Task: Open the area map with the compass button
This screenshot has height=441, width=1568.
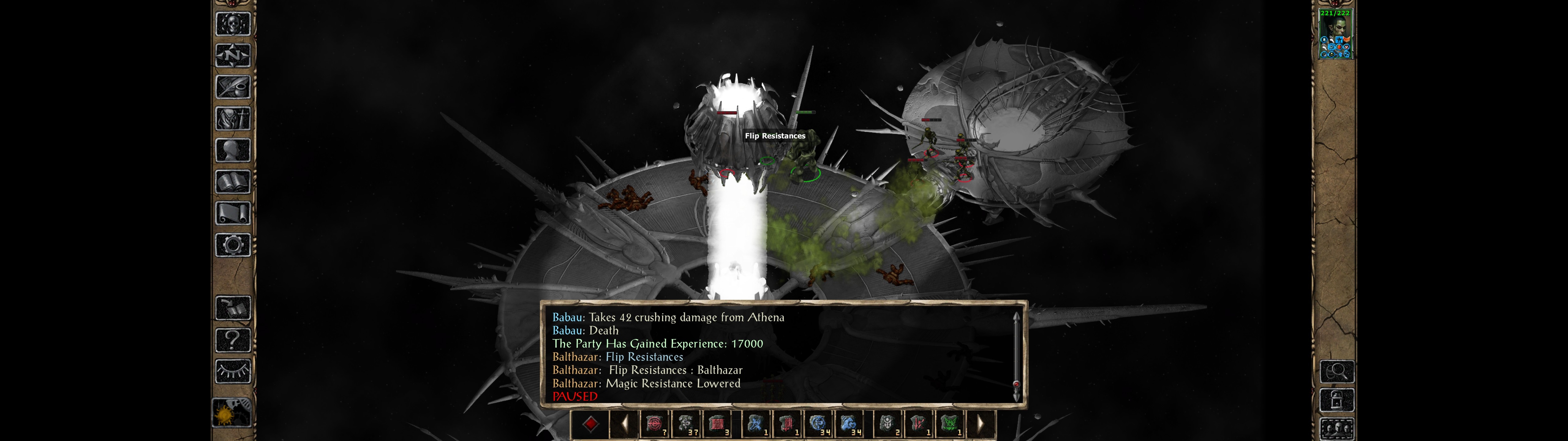Action: 232,55
